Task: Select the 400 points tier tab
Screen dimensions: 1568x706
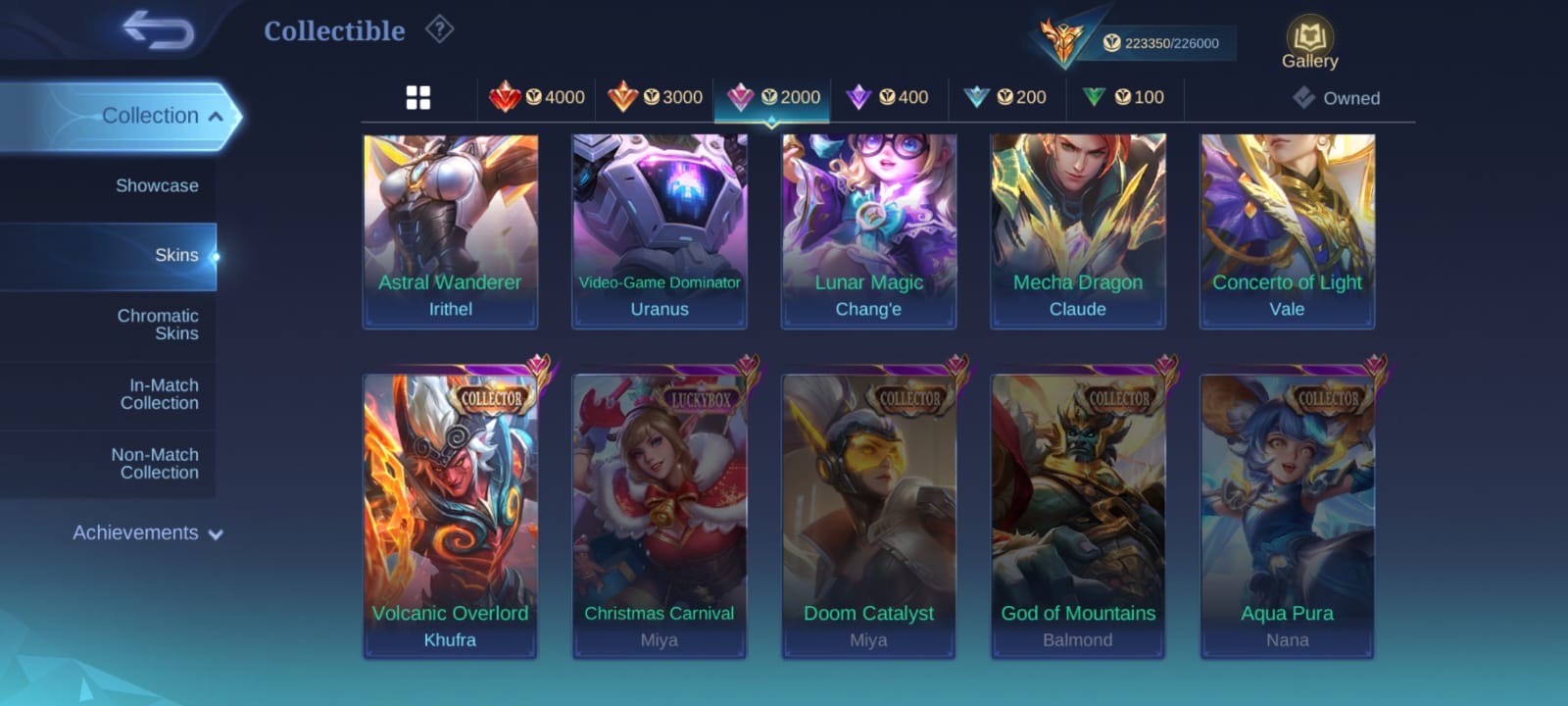Action: (888, 97)
